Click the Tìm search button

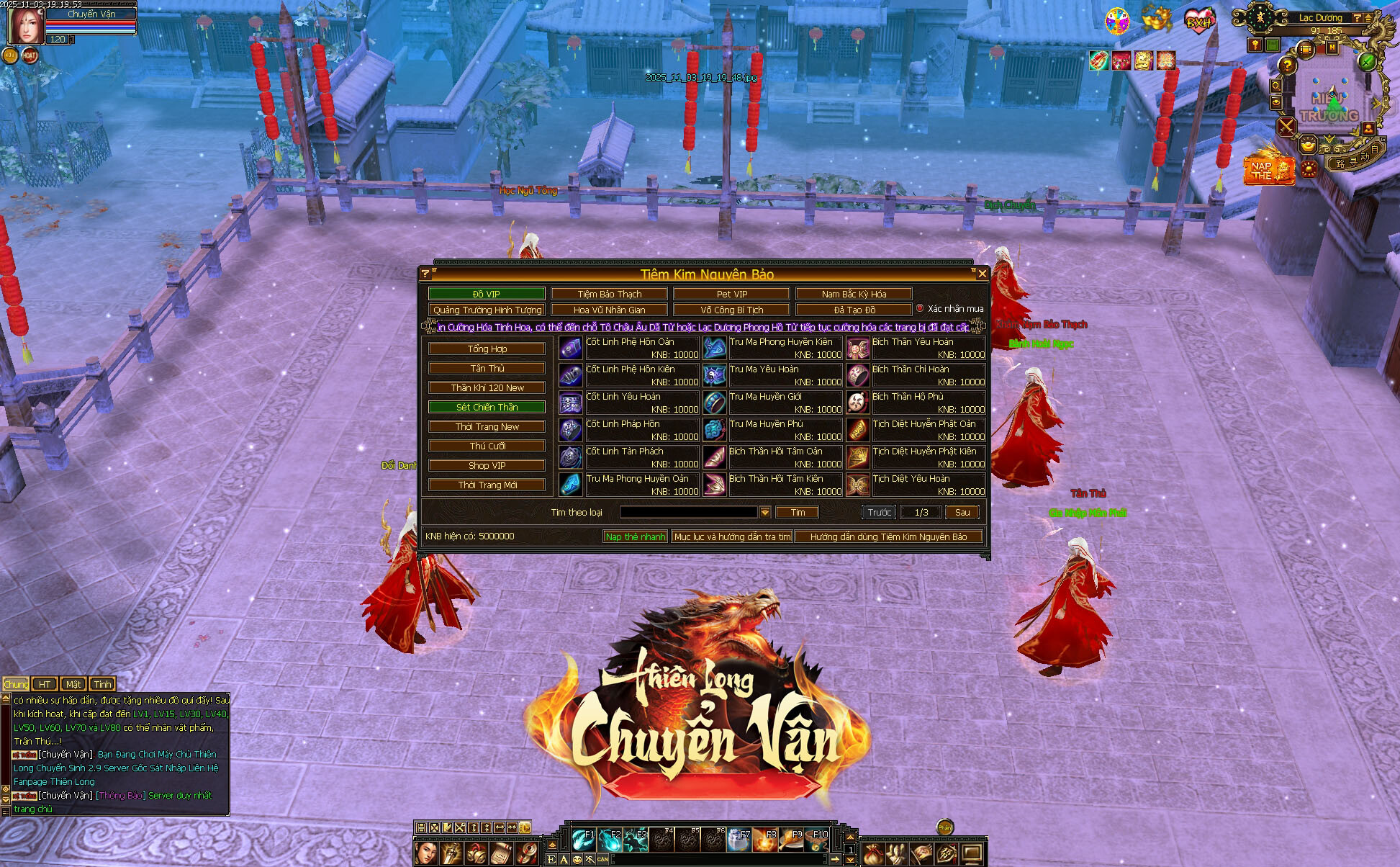(798, 512)
